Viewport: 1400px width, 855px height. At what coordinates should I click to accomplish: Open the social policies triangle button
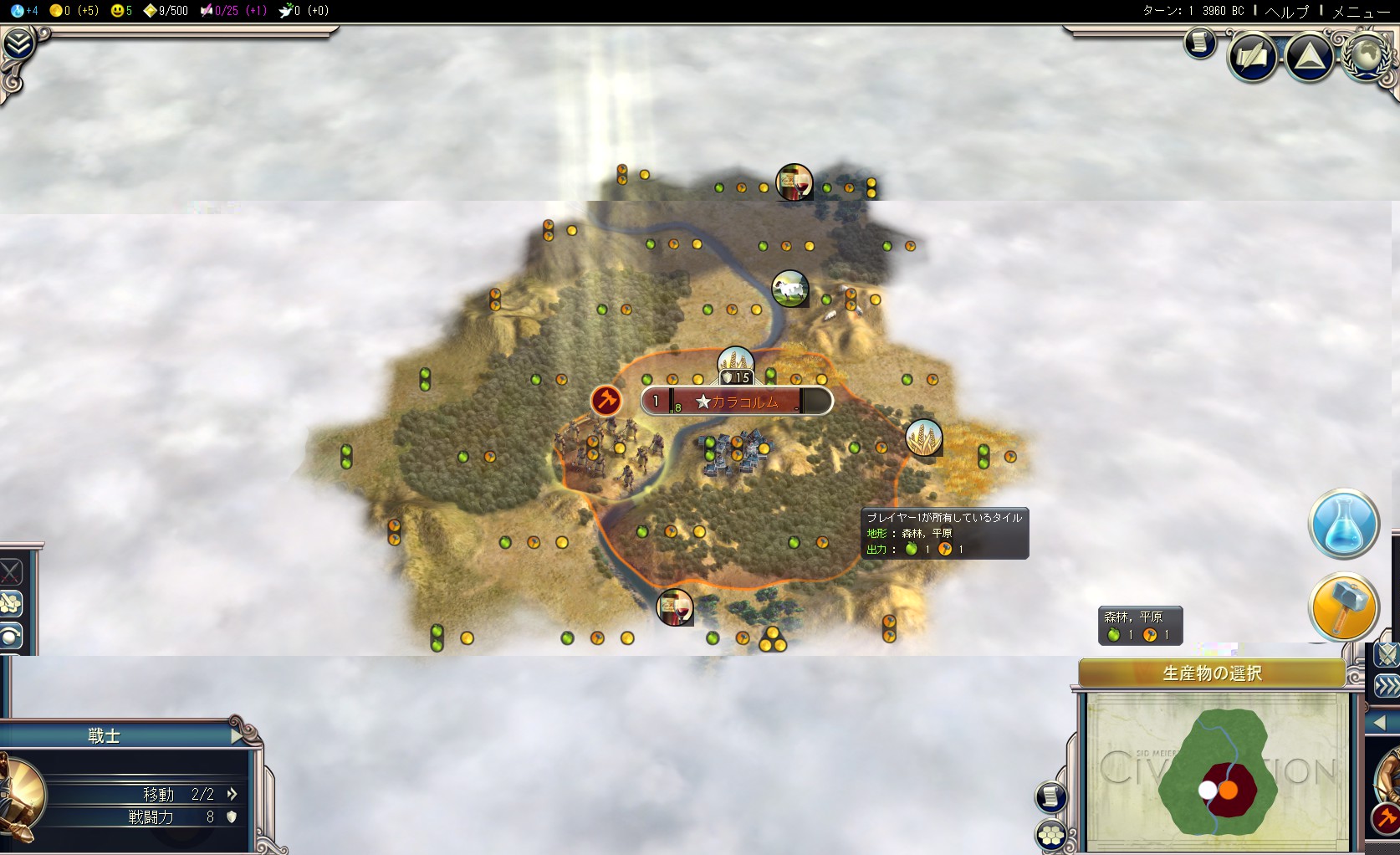1309,57
